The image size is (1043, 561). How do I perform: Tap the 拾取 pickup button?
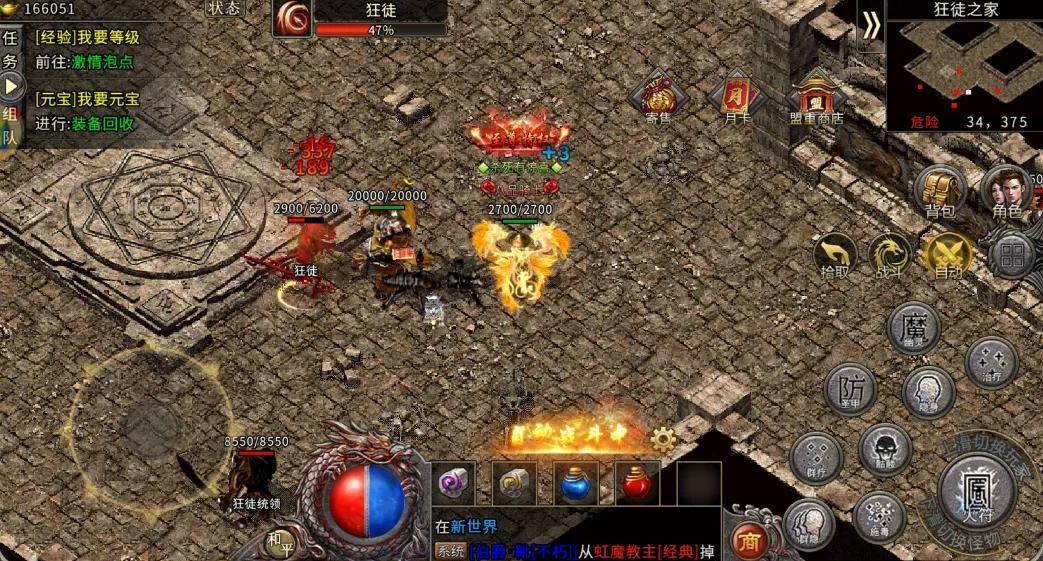click(835, 255)
